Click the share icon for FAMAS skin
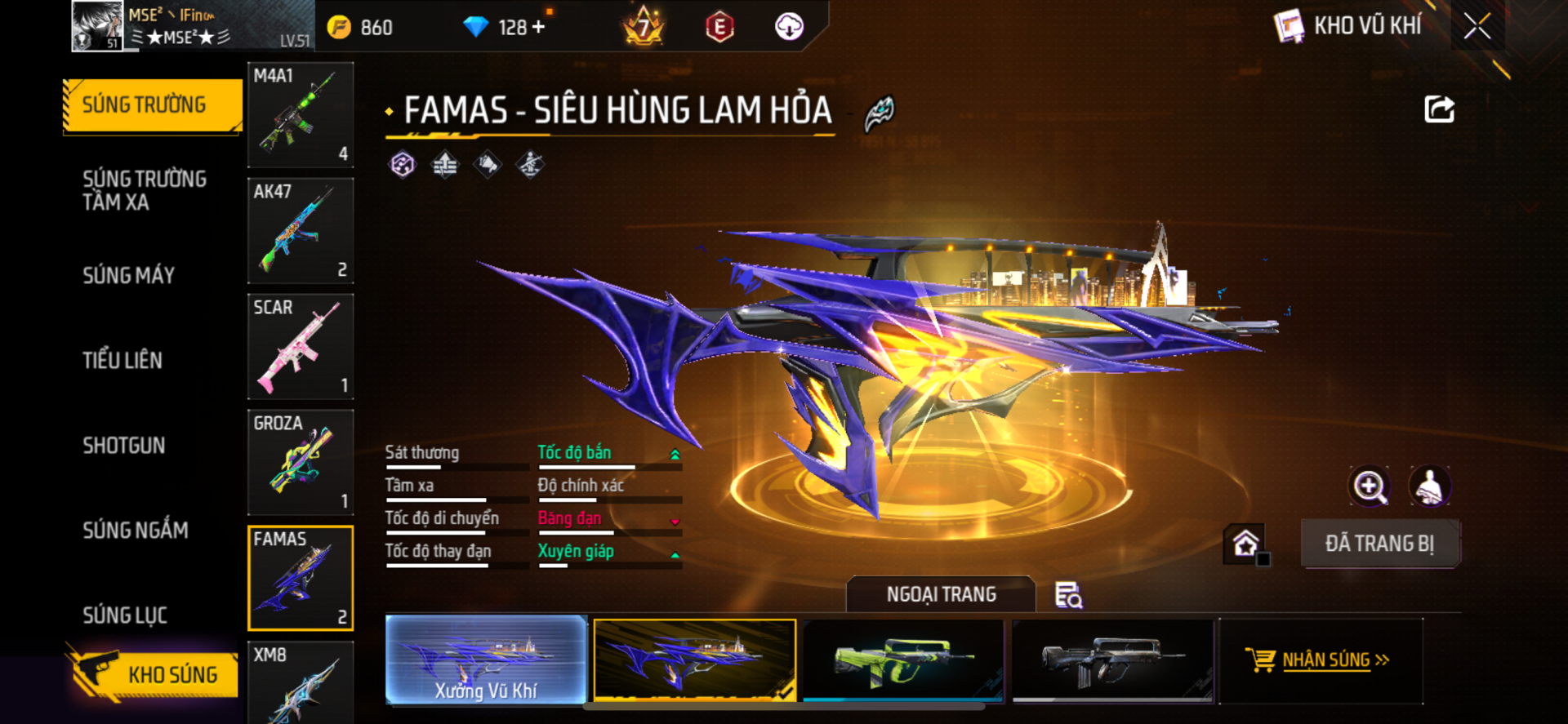The width and height of the screenshot is (1568, 724). coord(1439,109)
